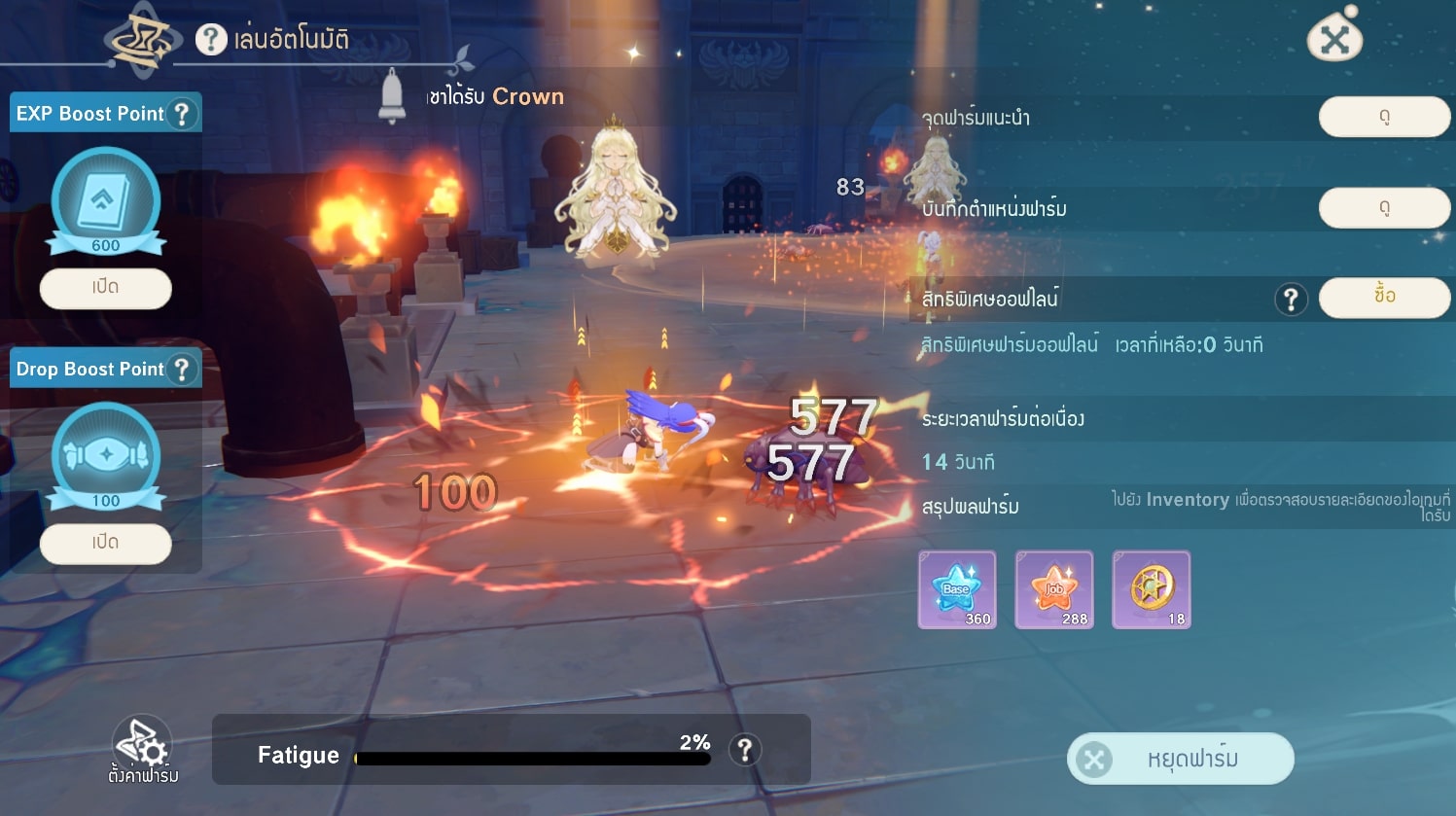Select the Base EXP reward slot

tap(957, 589)
